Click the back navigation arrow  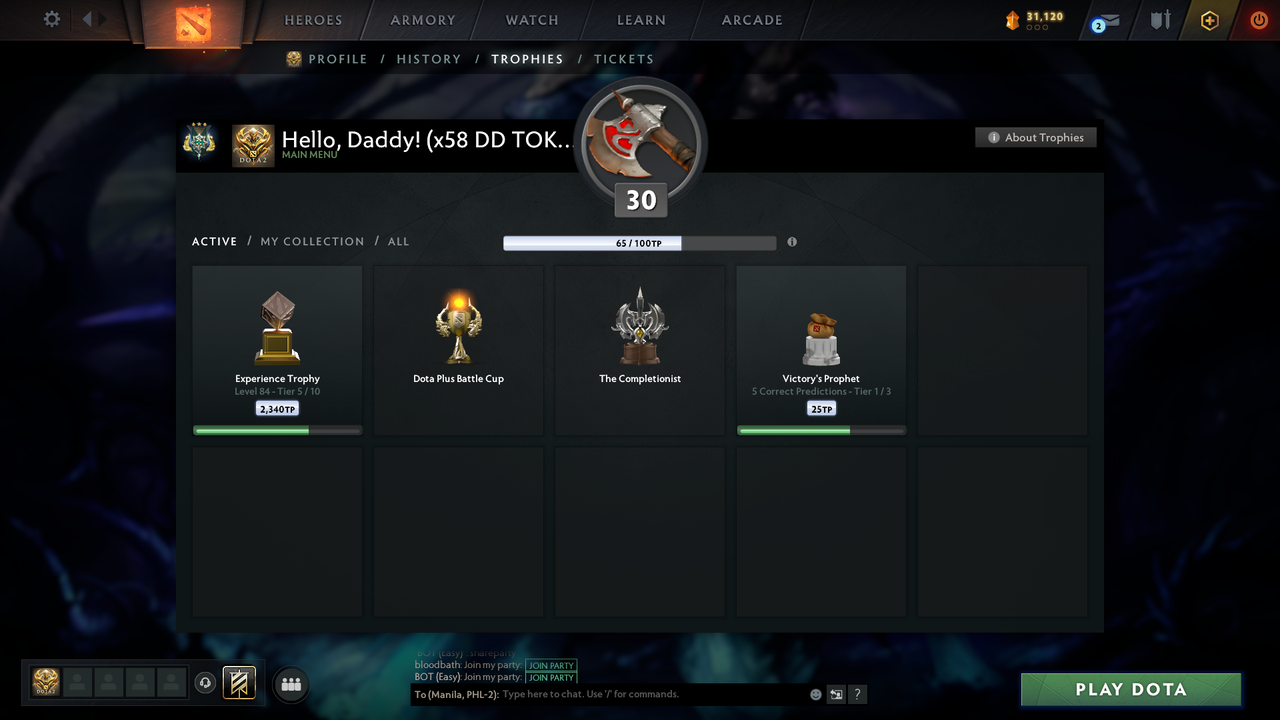pos(87,17)
